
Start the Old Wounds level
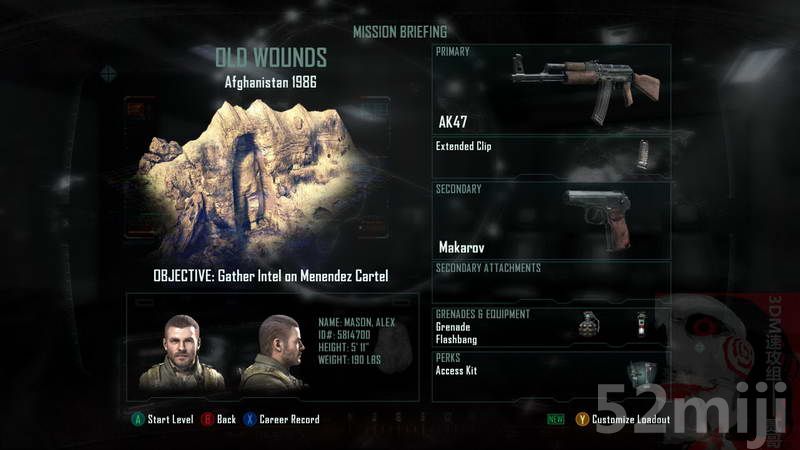point(163,419)
